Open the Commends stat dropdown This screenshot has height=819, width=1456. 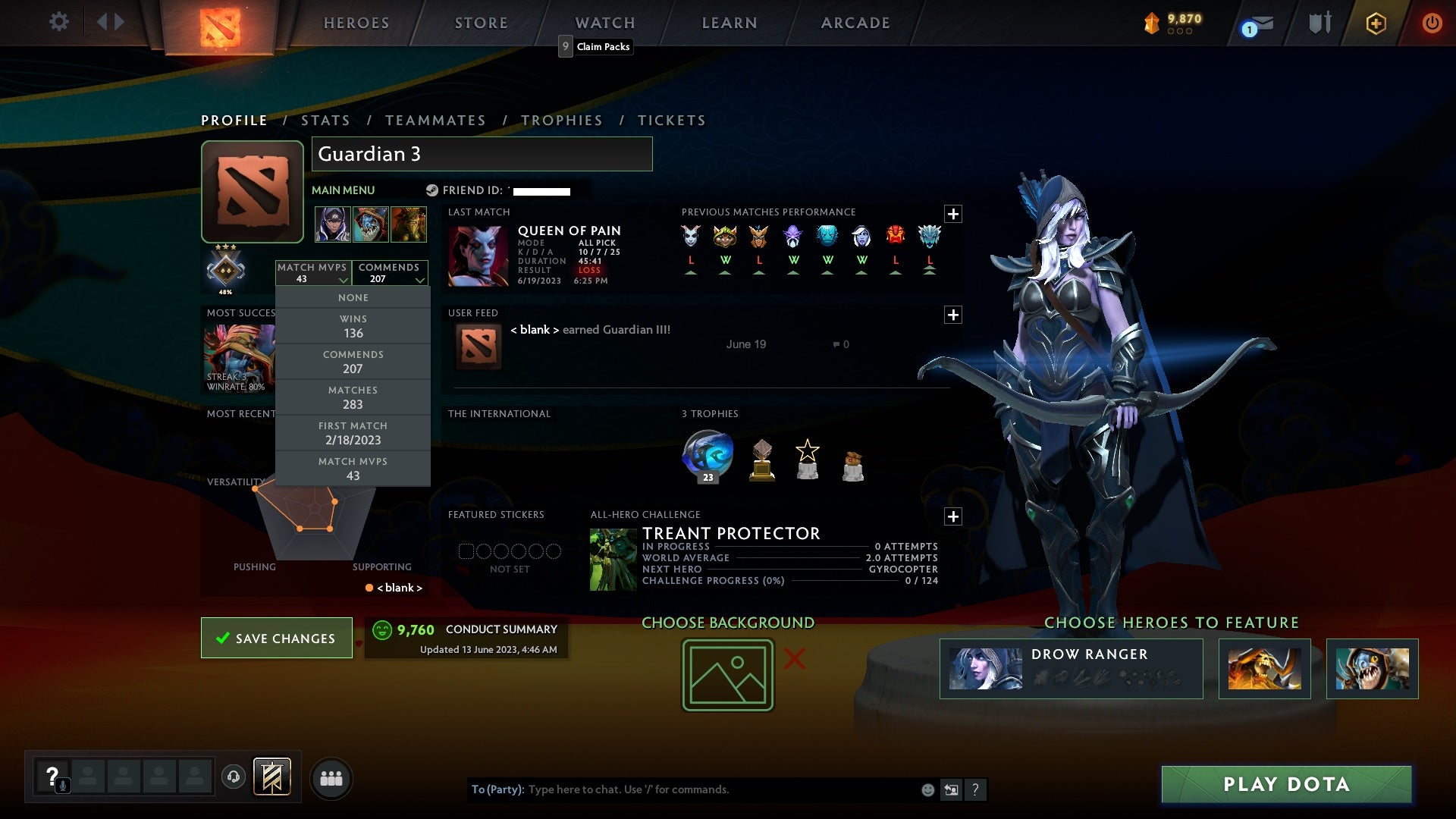pyautogui.click(x=390, y=273)
